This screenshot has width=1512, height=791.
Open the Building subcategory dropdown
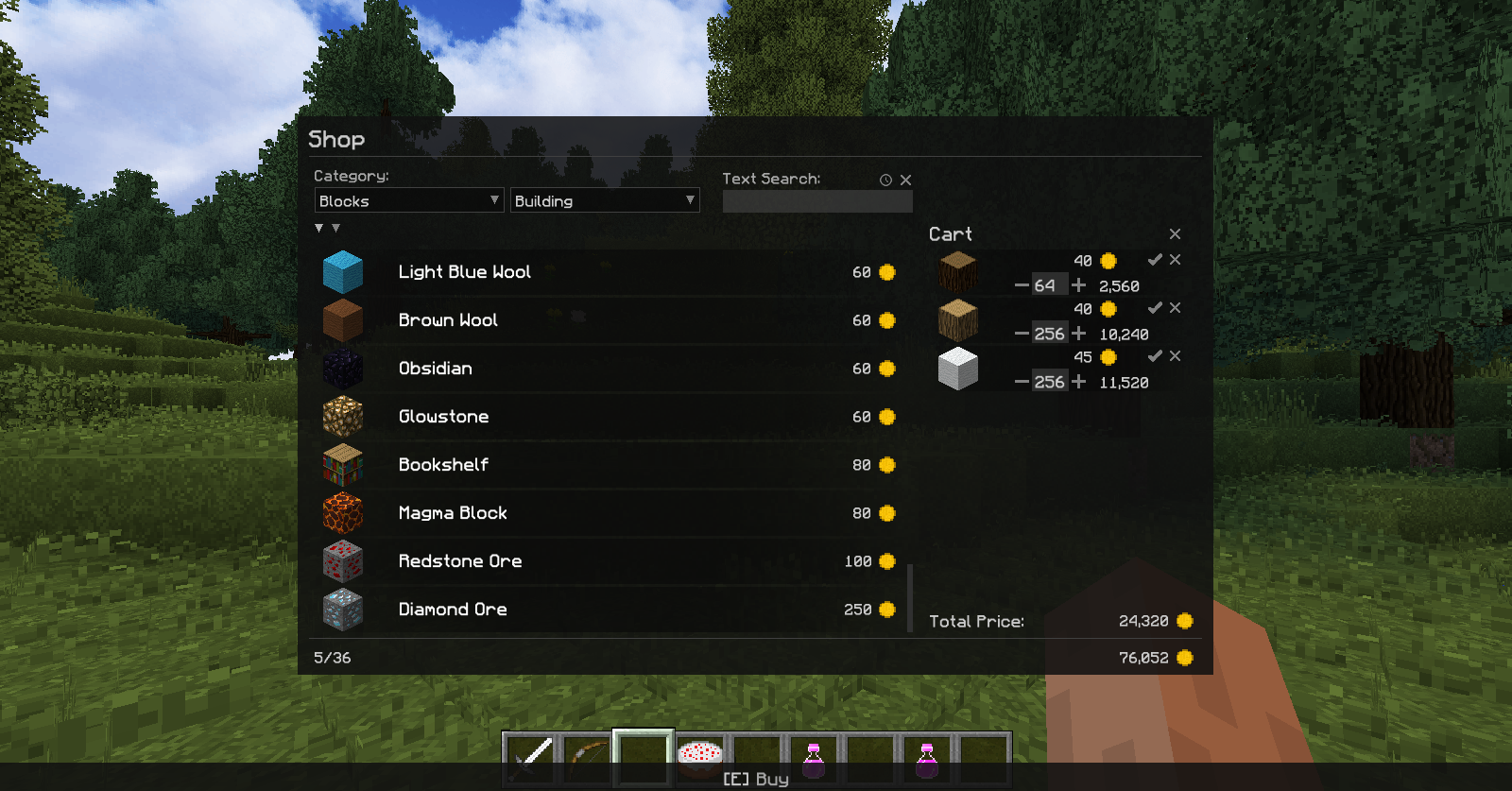click(605, 200)
